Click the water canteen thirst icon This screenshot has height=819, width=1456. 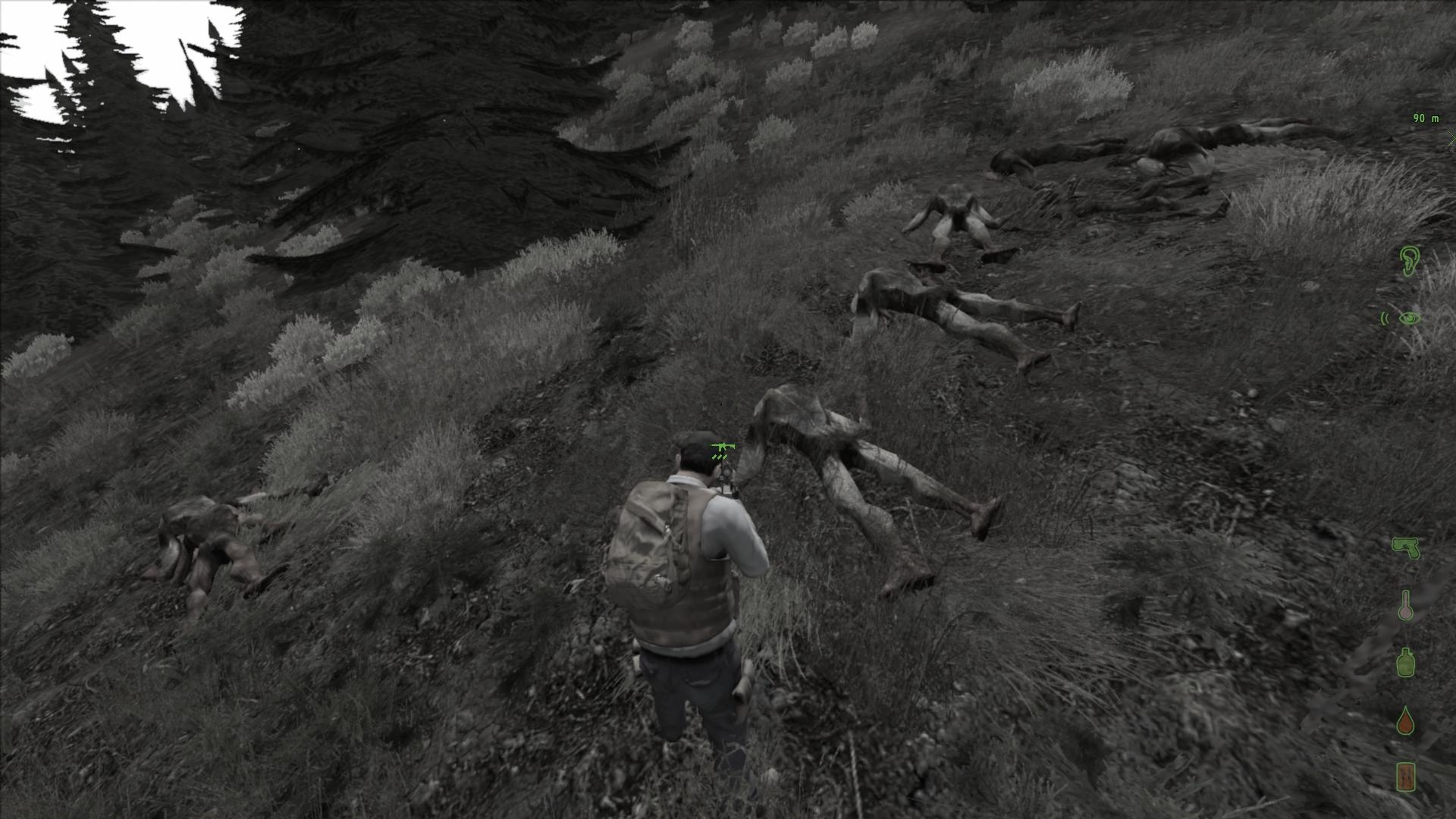coord(1405,662)
